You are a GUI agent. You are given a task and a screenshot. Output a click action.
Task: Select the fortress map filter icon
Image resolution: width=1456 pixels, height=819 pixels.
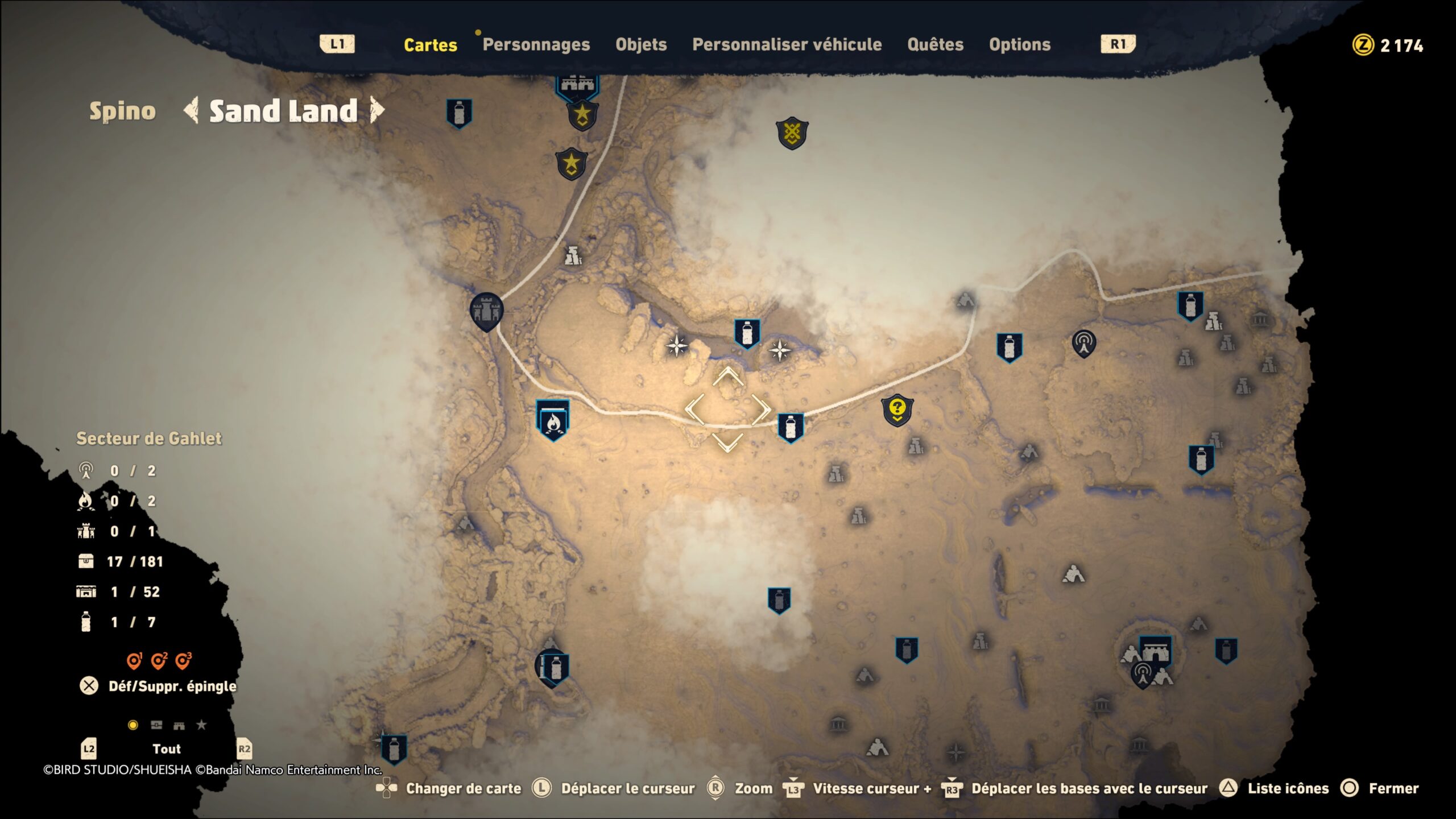coord(179,725)
